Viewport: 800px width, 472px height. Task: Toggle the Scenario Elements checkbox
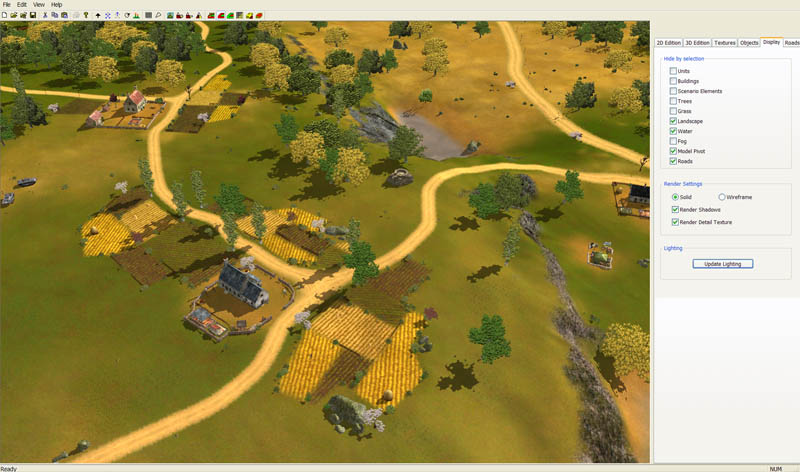(673, 91)
